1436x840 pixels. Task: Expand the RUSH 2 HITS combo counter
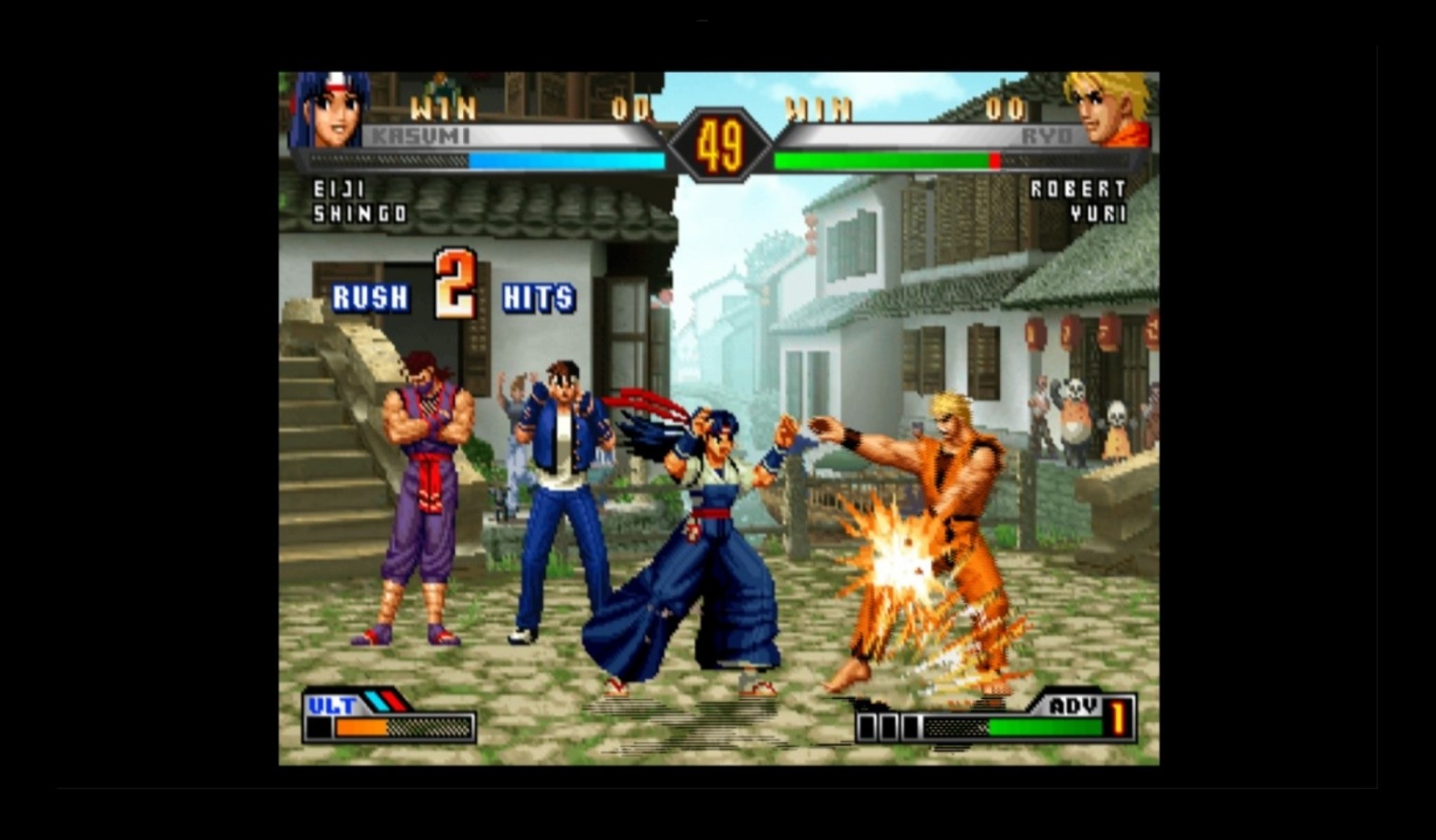coord(453,291)
